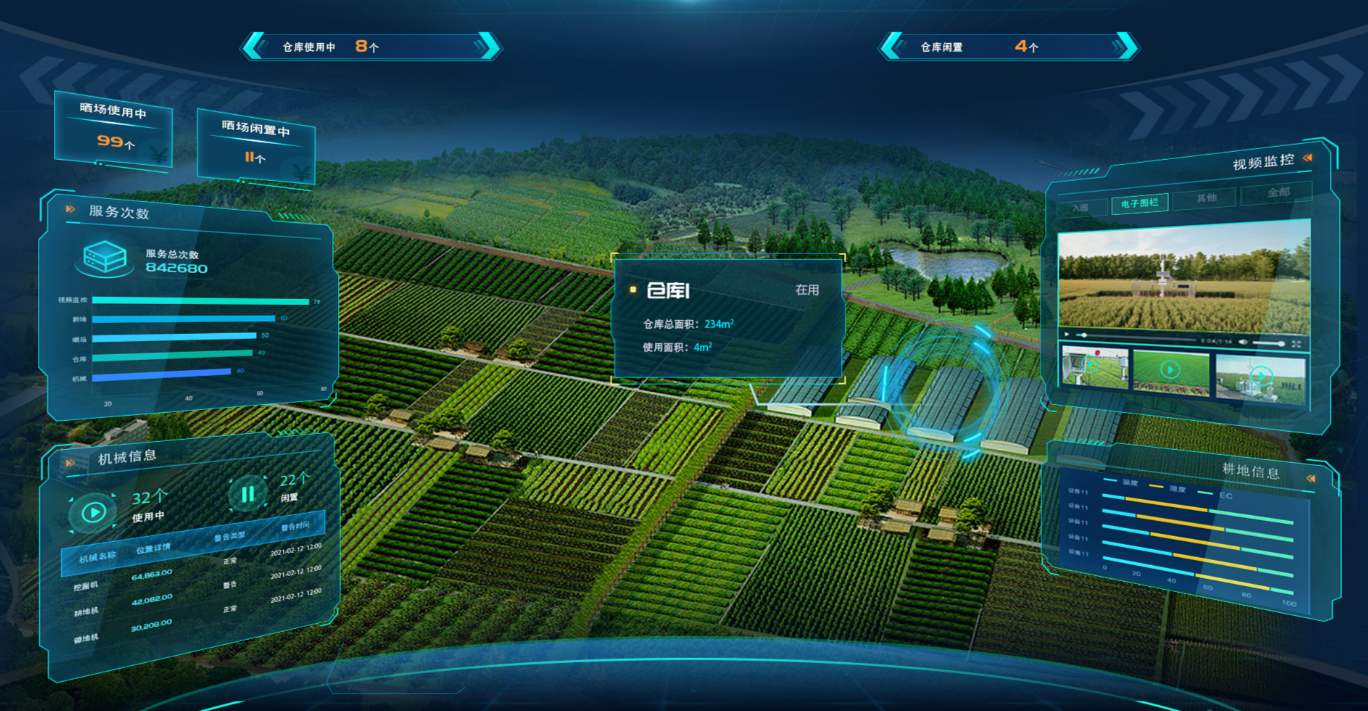
Task: Select the play icon for machines 使用中
Action: coord(93,512)
